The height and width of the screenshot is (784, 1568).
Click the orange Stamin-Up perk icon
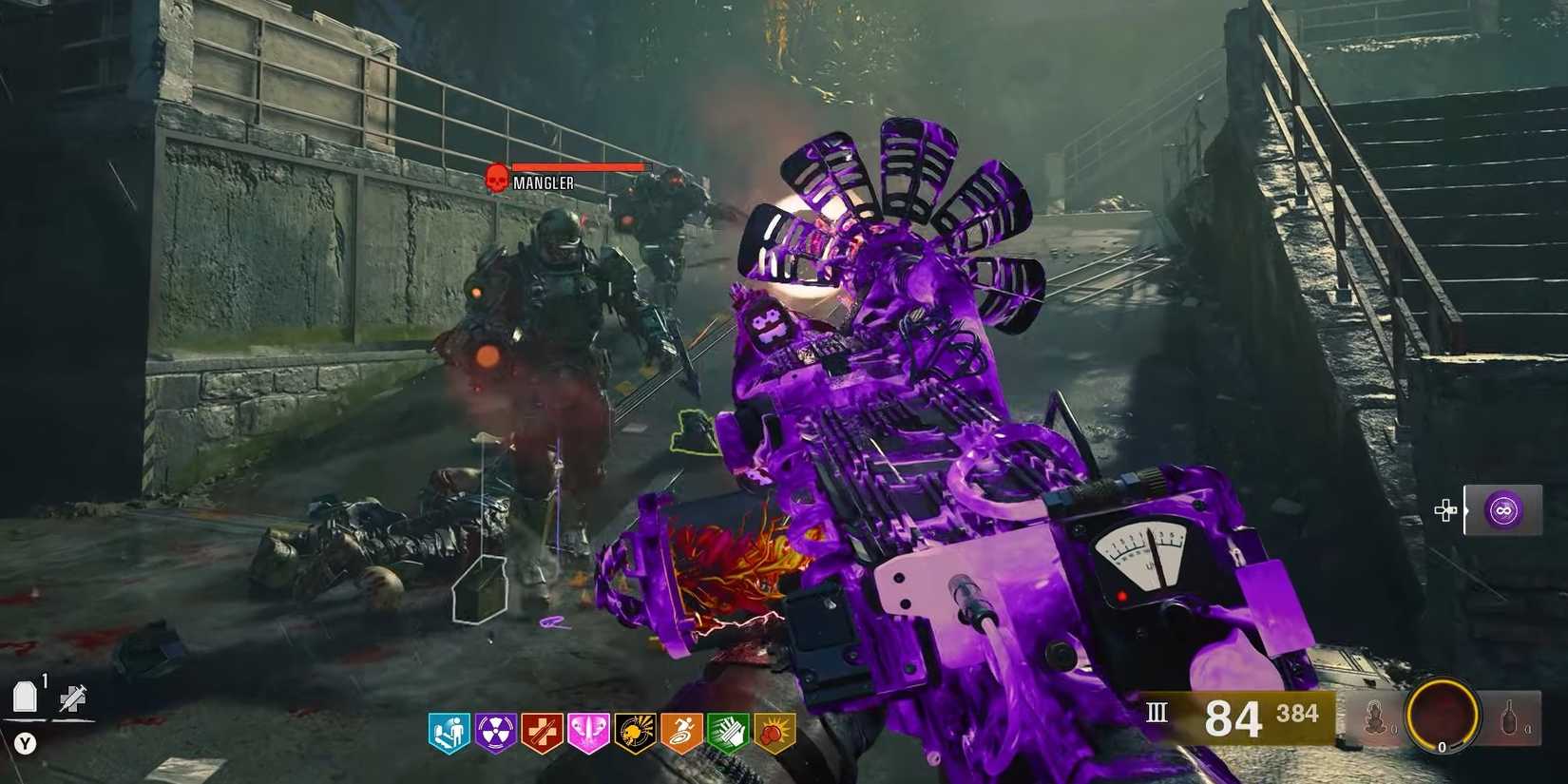click(679, 731)
